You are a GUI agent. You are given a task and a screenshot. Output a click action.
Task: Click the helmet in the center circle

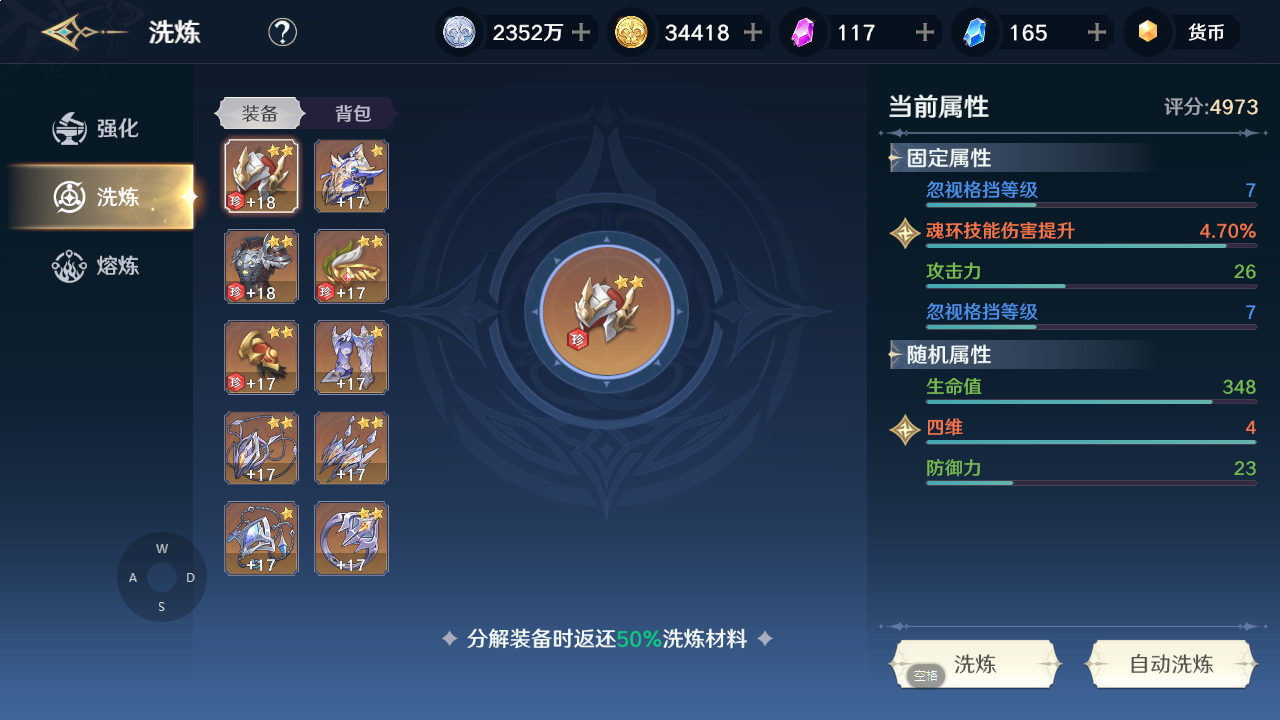606,311
